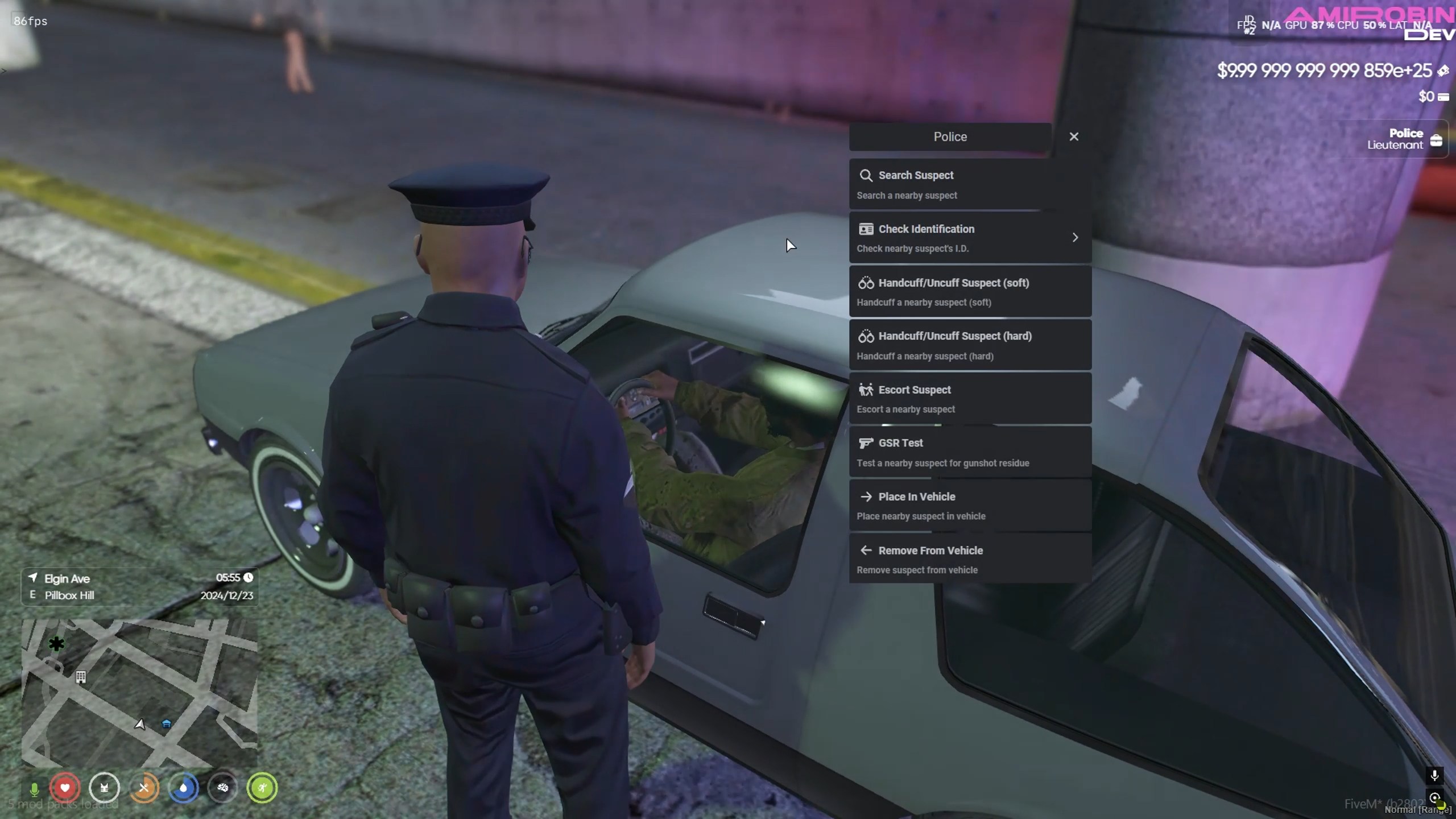Click the Check Identification ID card icon

click(866, 229)
